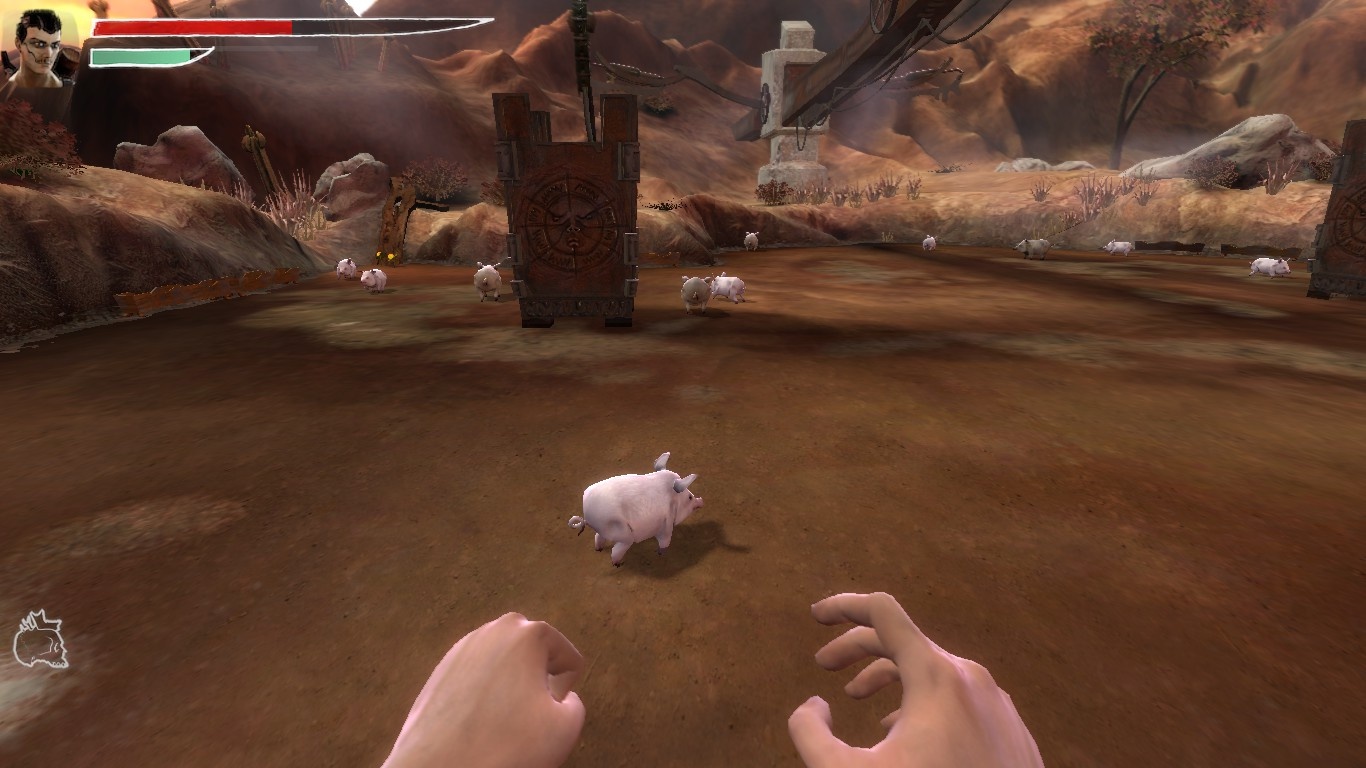Select the white spiky skull icon

tap(40, 639)
